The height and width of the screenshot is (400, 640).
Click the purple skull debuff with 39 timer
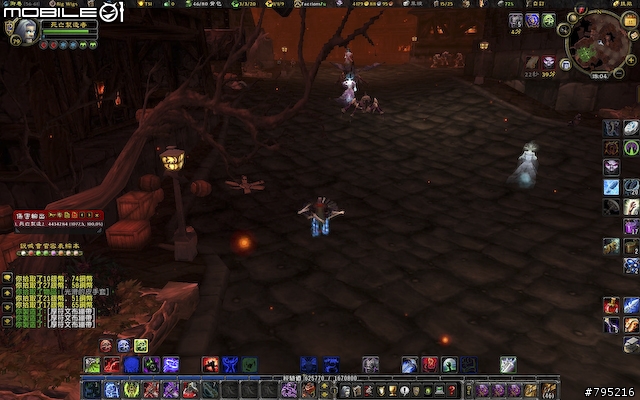[x=549, y=62]
